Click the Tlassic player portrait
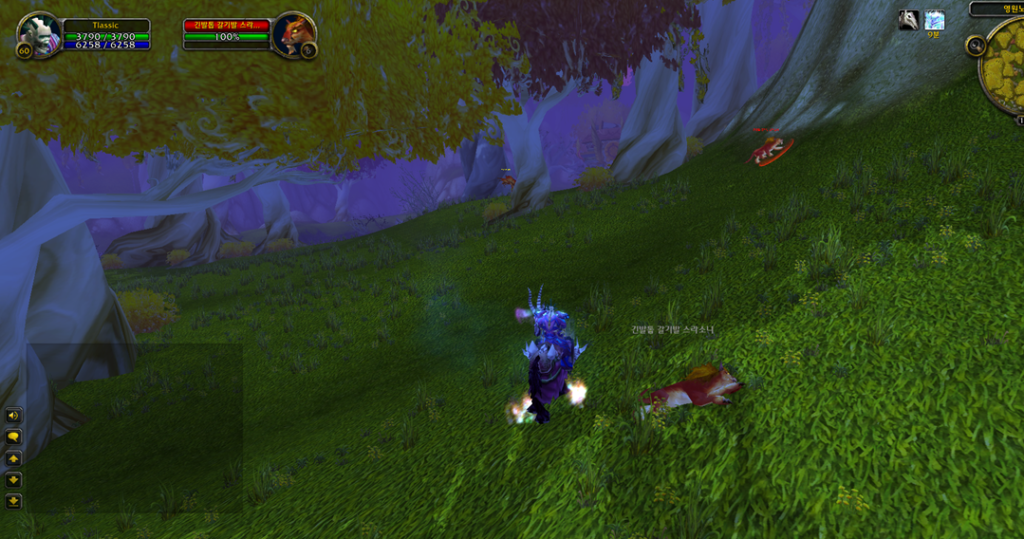 point(40,35)
